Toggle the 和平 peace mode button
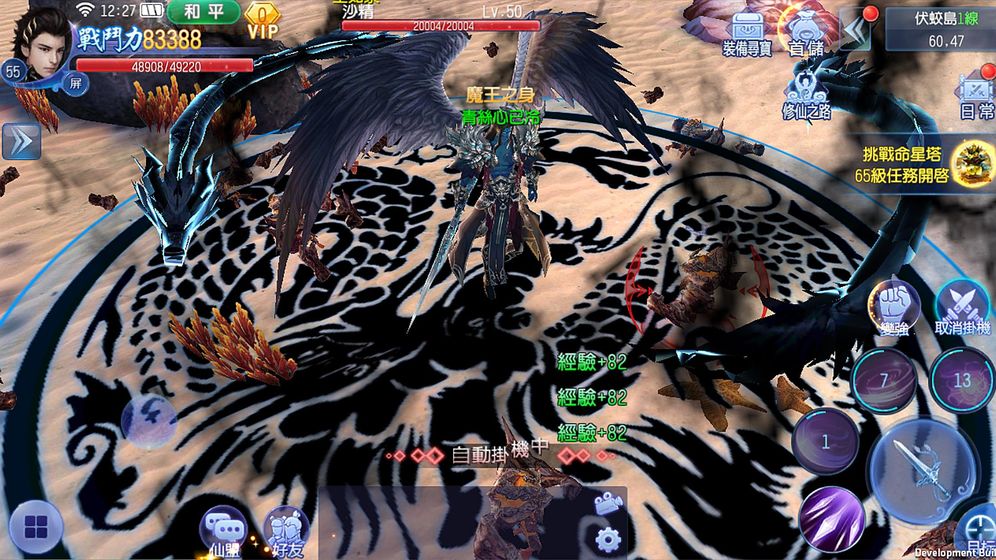 click(x=204, y=12)
